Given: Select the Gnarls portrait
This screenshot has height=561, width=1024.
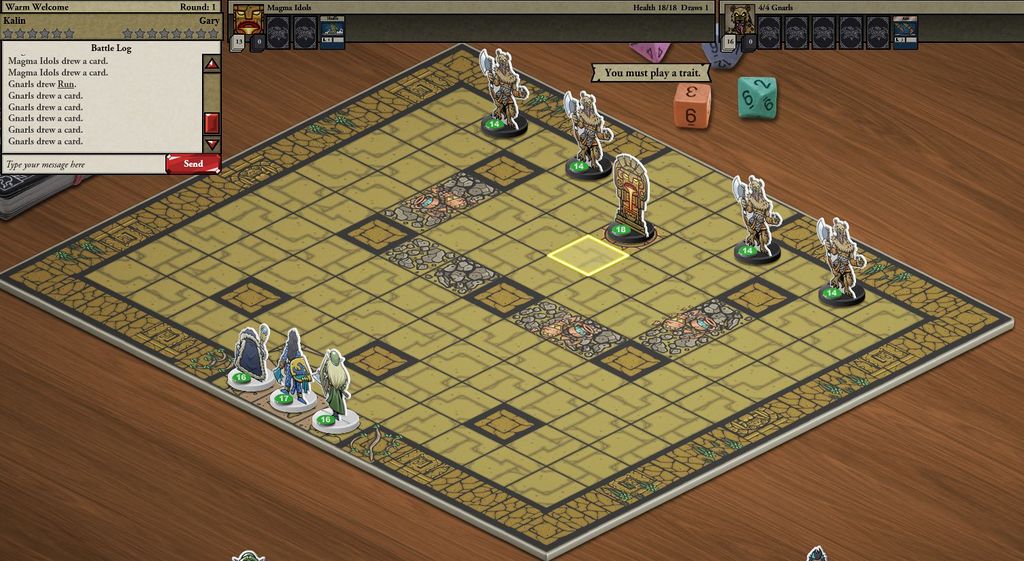Looking at the screenshot, I should click(x=740, y=19).
